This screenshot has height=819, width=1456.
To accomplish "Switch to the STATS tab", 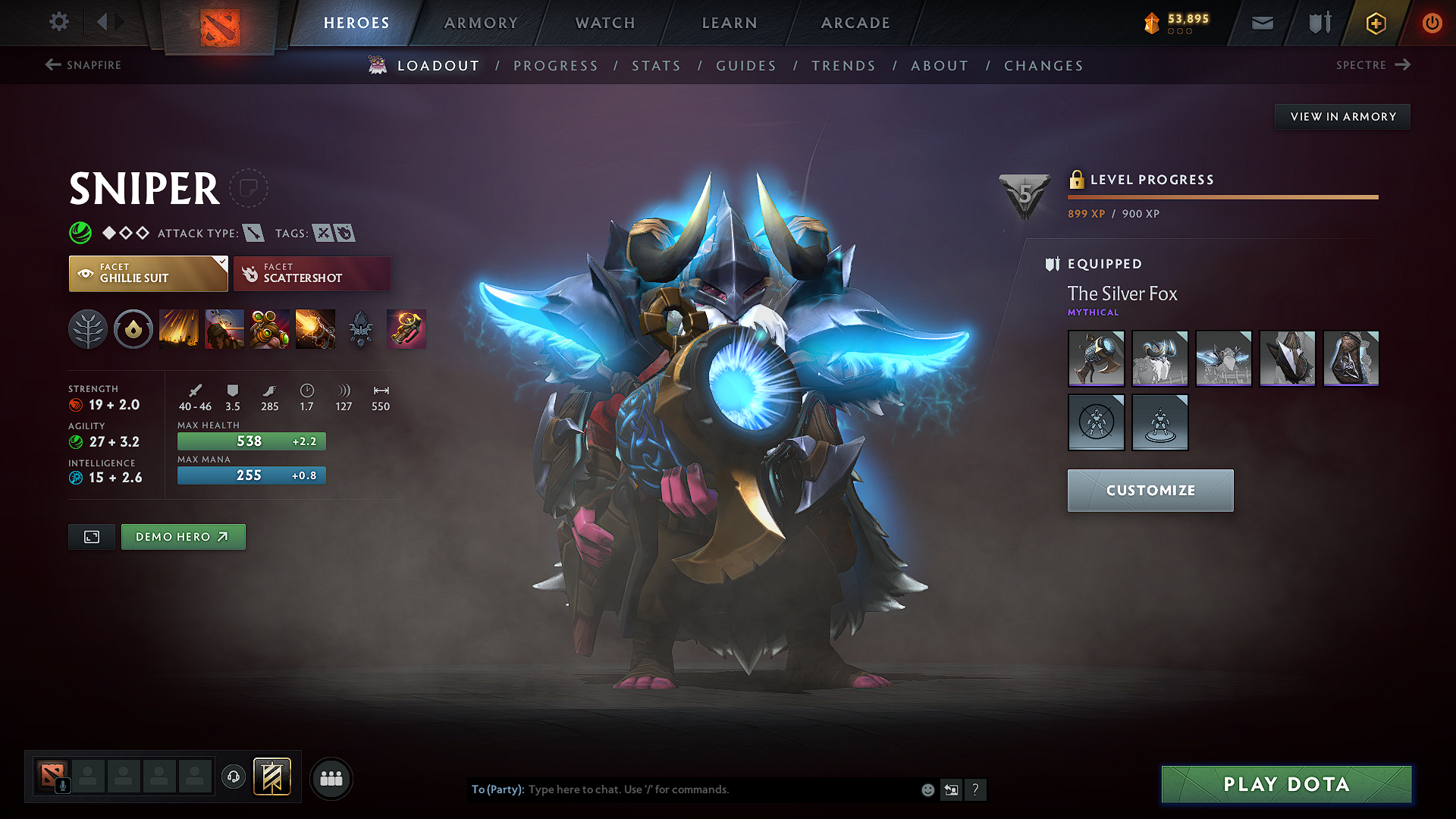I will click(x=656, y=66).
